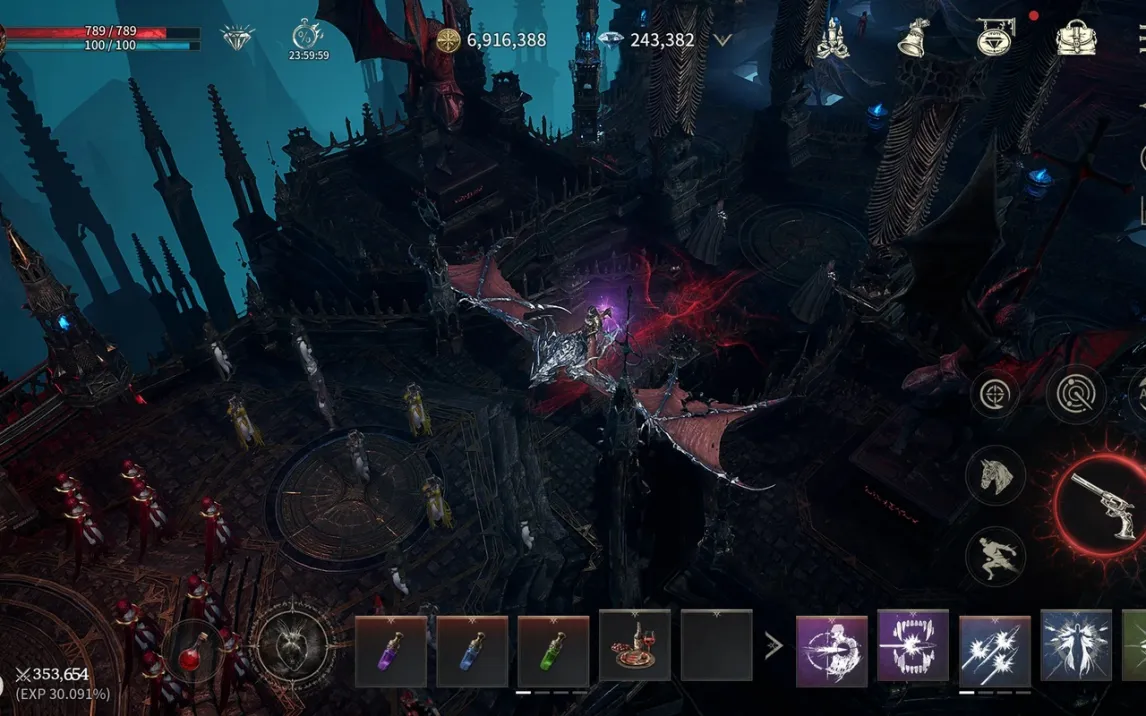1146x716 pixels.
Task: Activate the purple piercing shot skill
Action: [x=832, y=651]
